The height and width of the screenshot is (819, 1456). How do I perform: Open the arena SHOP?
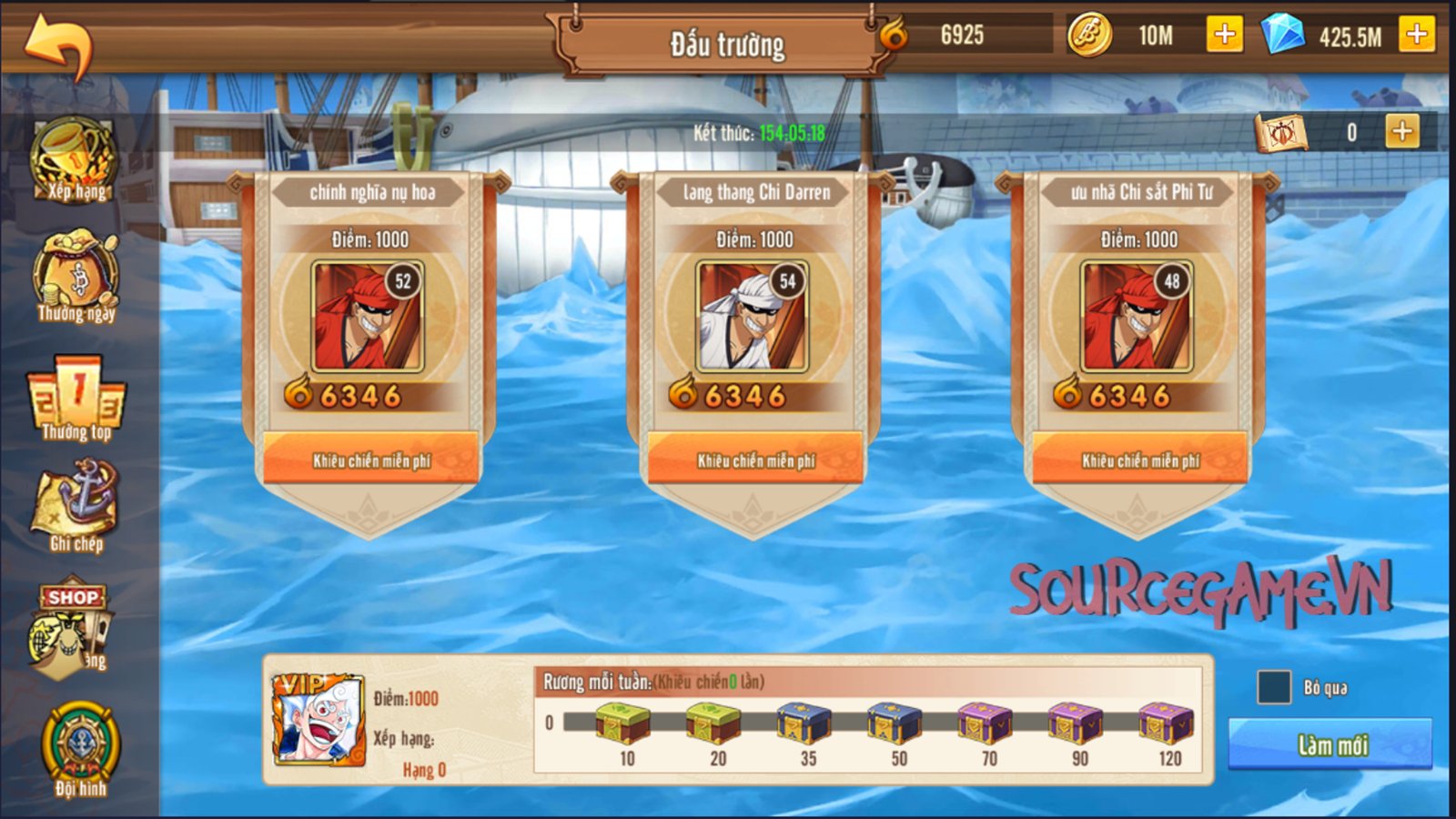pos(73,628)
